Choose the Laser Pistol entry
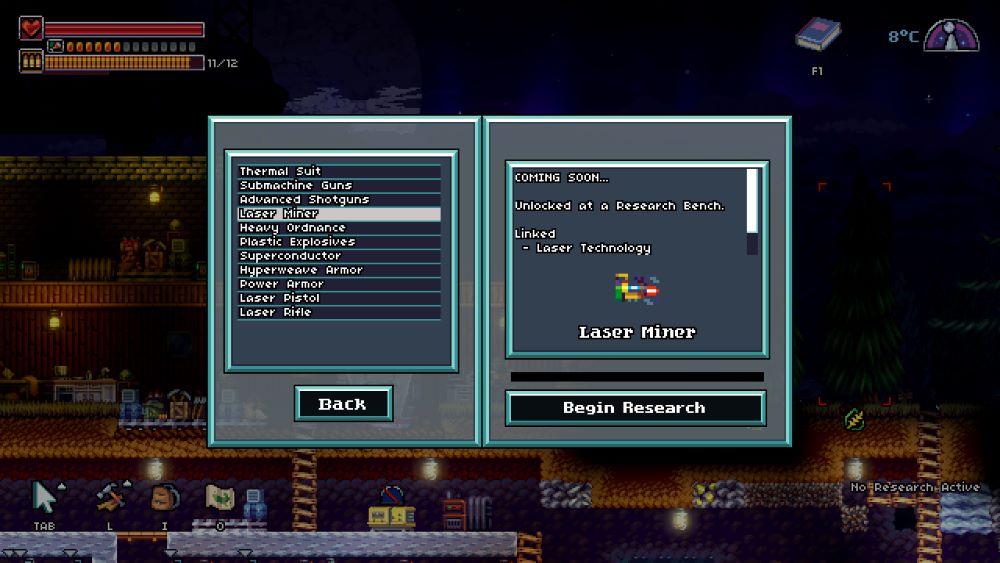This screenshot has width=1000, height=563. [338, 298]
